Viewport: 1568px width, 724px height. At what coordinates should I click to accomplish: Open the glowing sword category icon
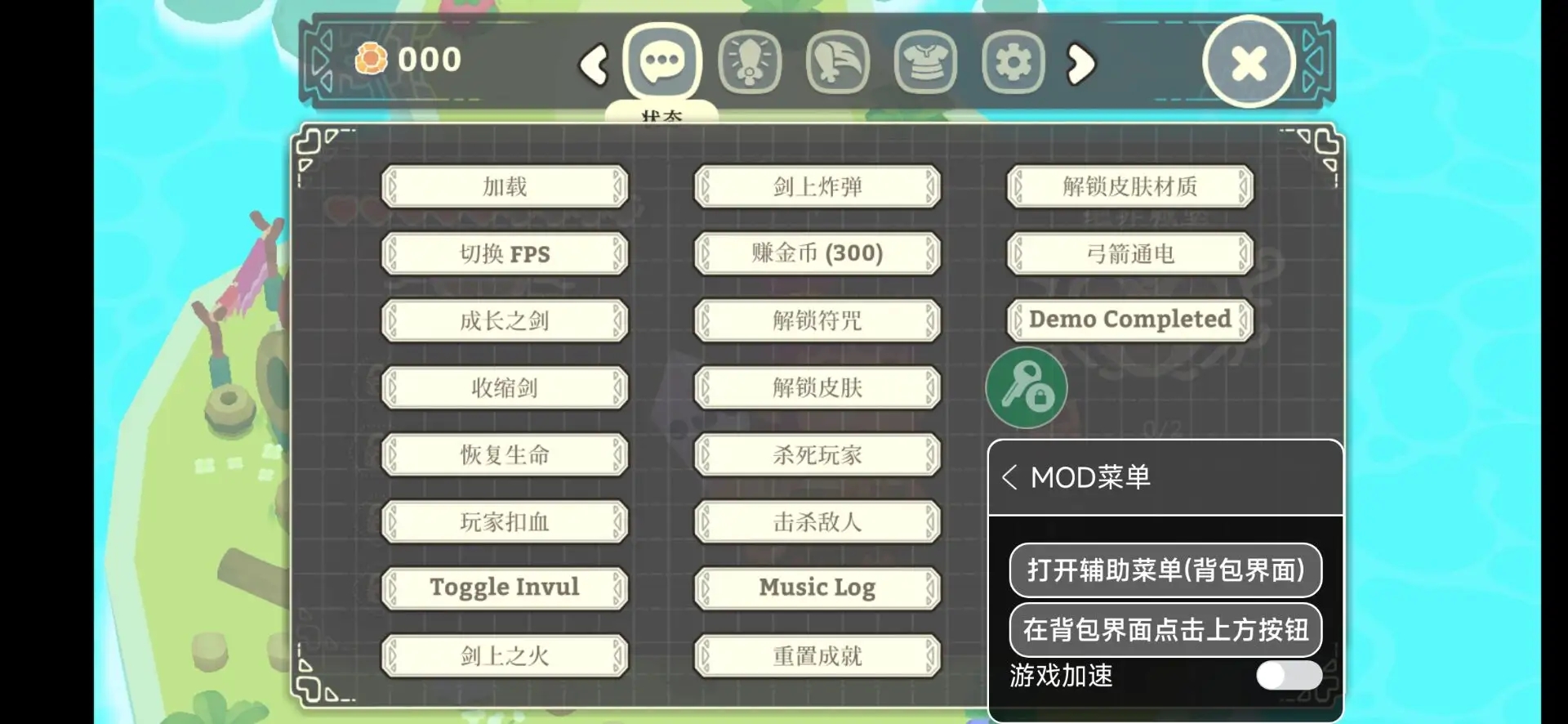(751, 60)
